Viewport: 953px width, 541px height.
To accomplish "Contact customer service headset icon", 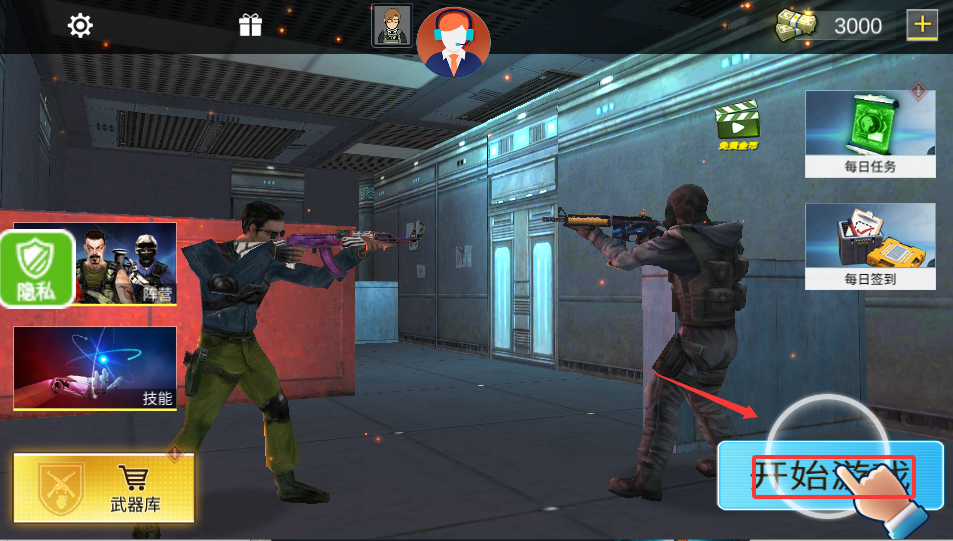I will pyautogui.click(x=453, y=41).
